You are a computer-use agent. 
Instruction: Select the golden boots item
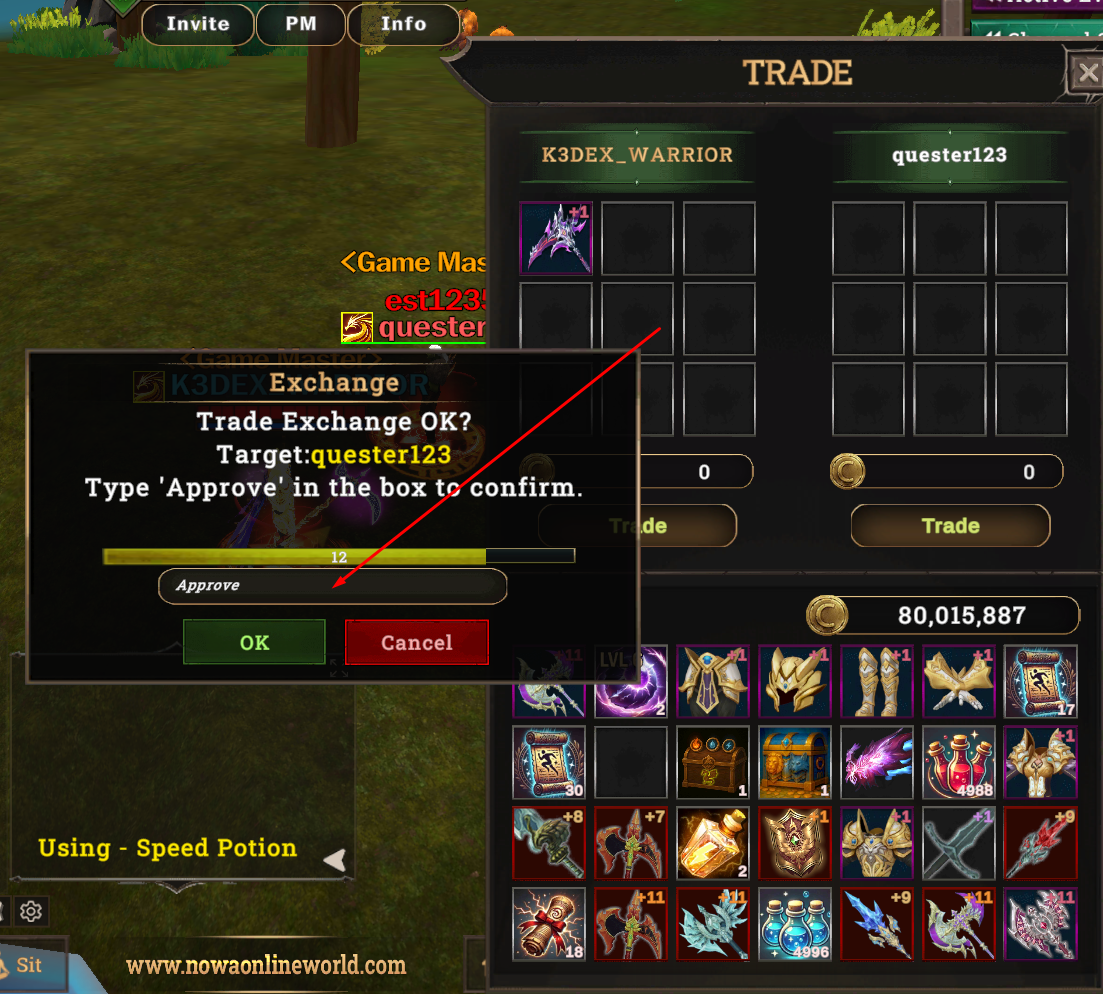pos(876,681)
